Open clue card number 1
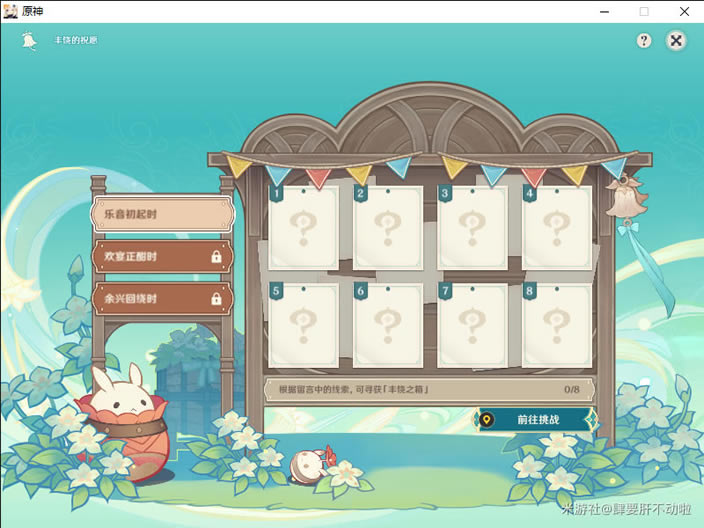 (x=303, y=228)
